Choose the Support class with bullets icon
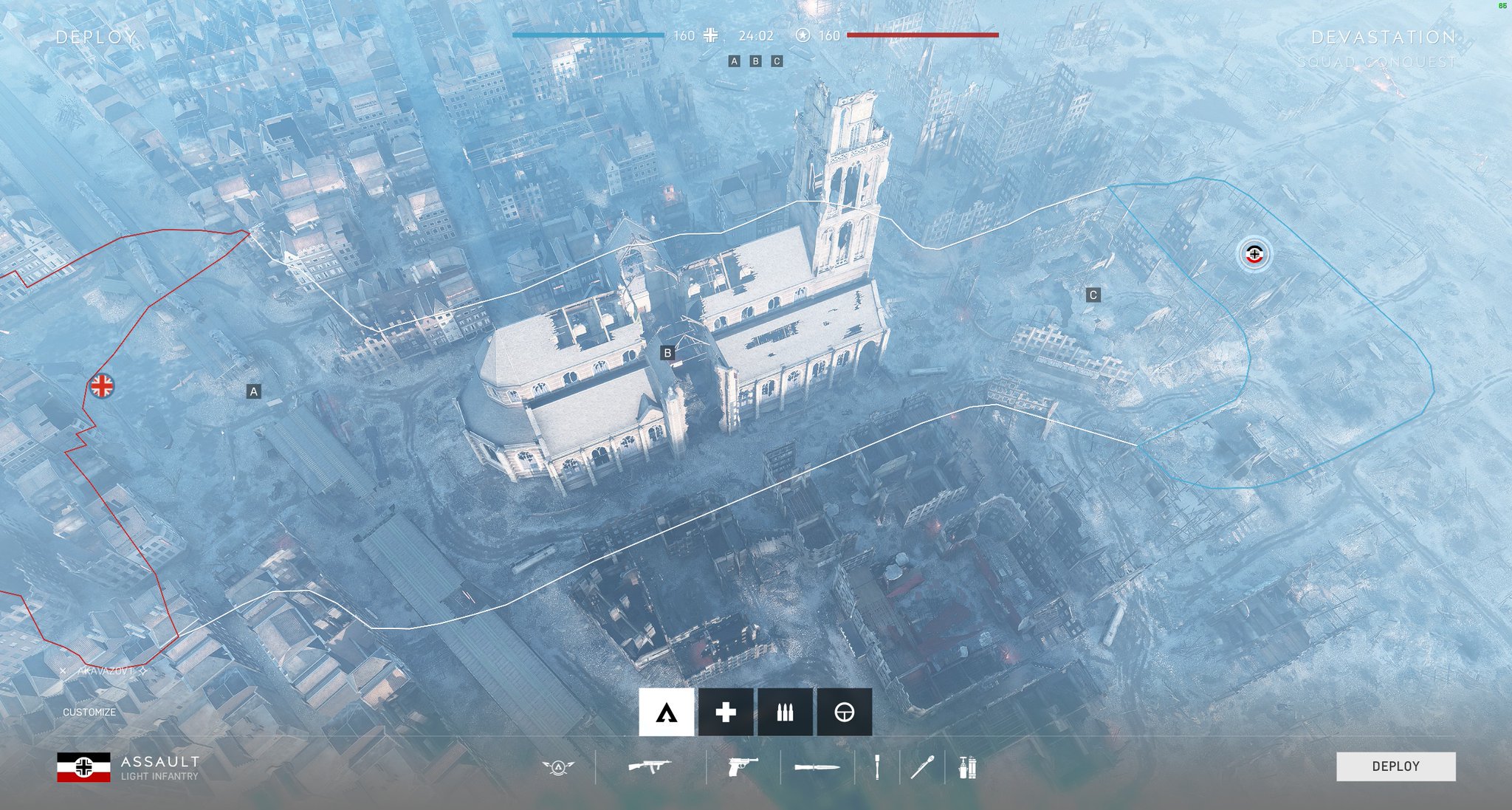This screenshot has width=1512, height=810. (785, 713)
